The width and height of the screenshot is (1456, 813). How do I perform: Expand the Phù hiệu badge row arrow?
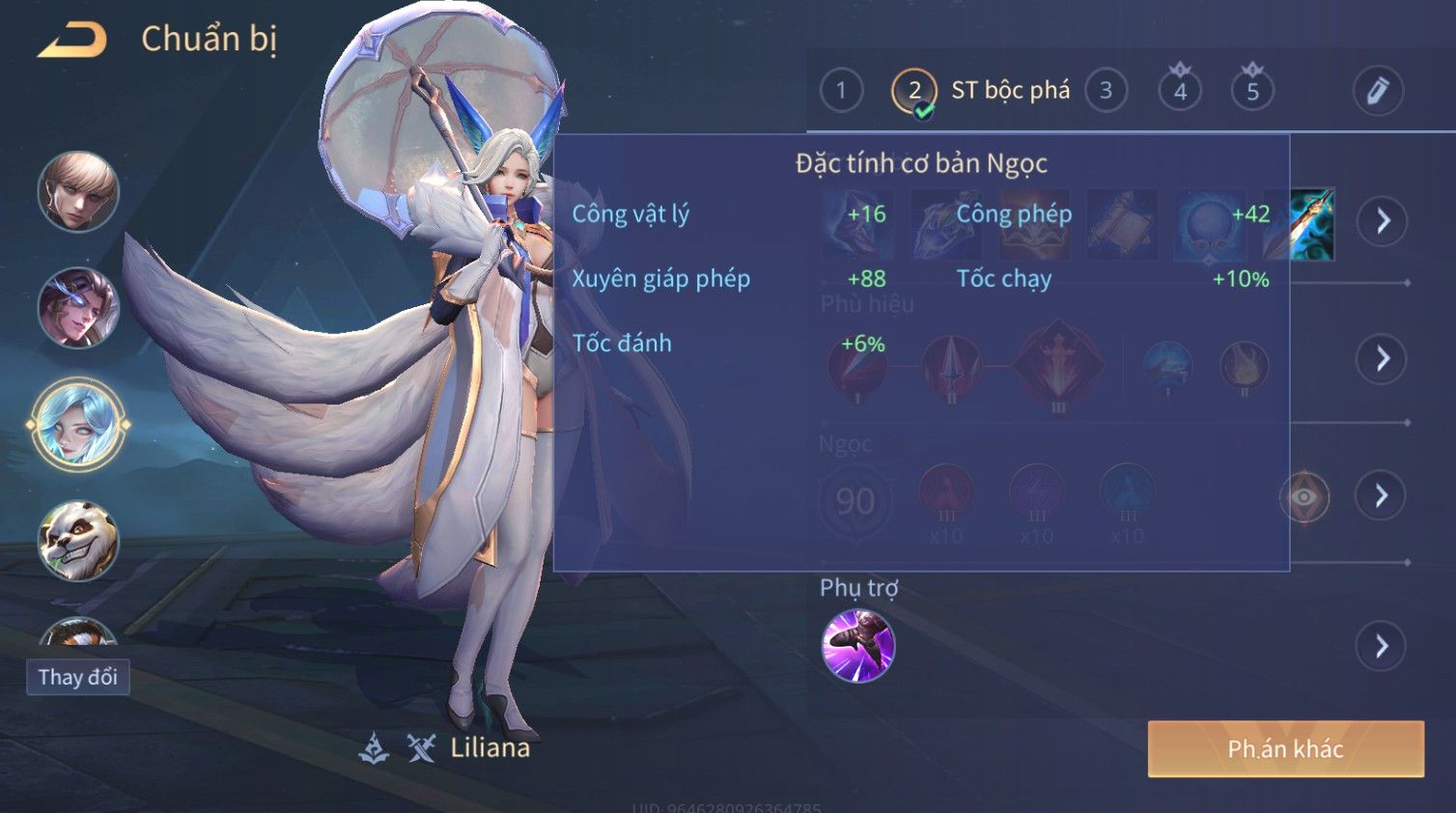[x=1382, y=359]
